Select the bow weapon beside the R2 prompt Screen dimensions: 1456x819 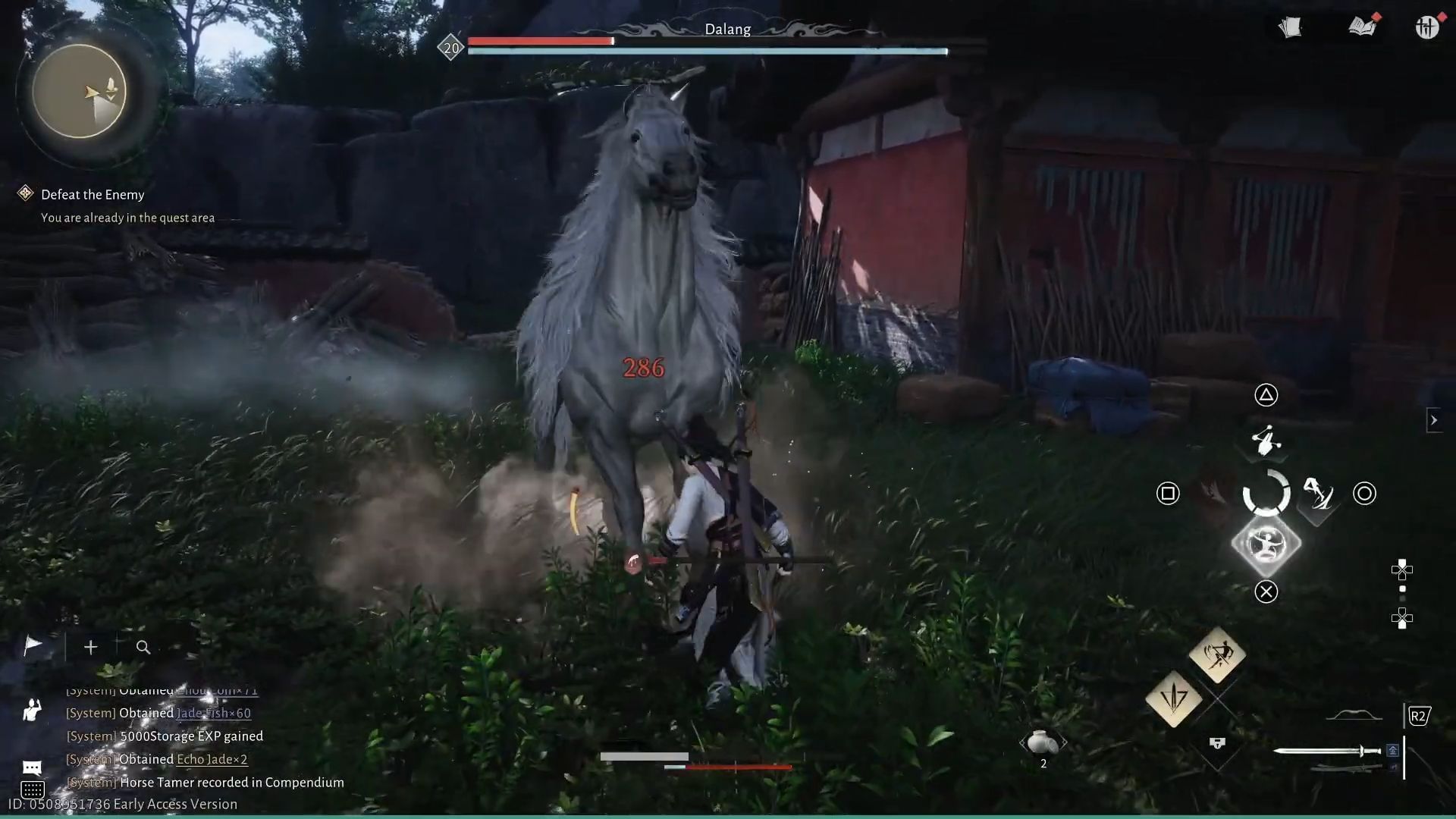[x=1356, y=714]
